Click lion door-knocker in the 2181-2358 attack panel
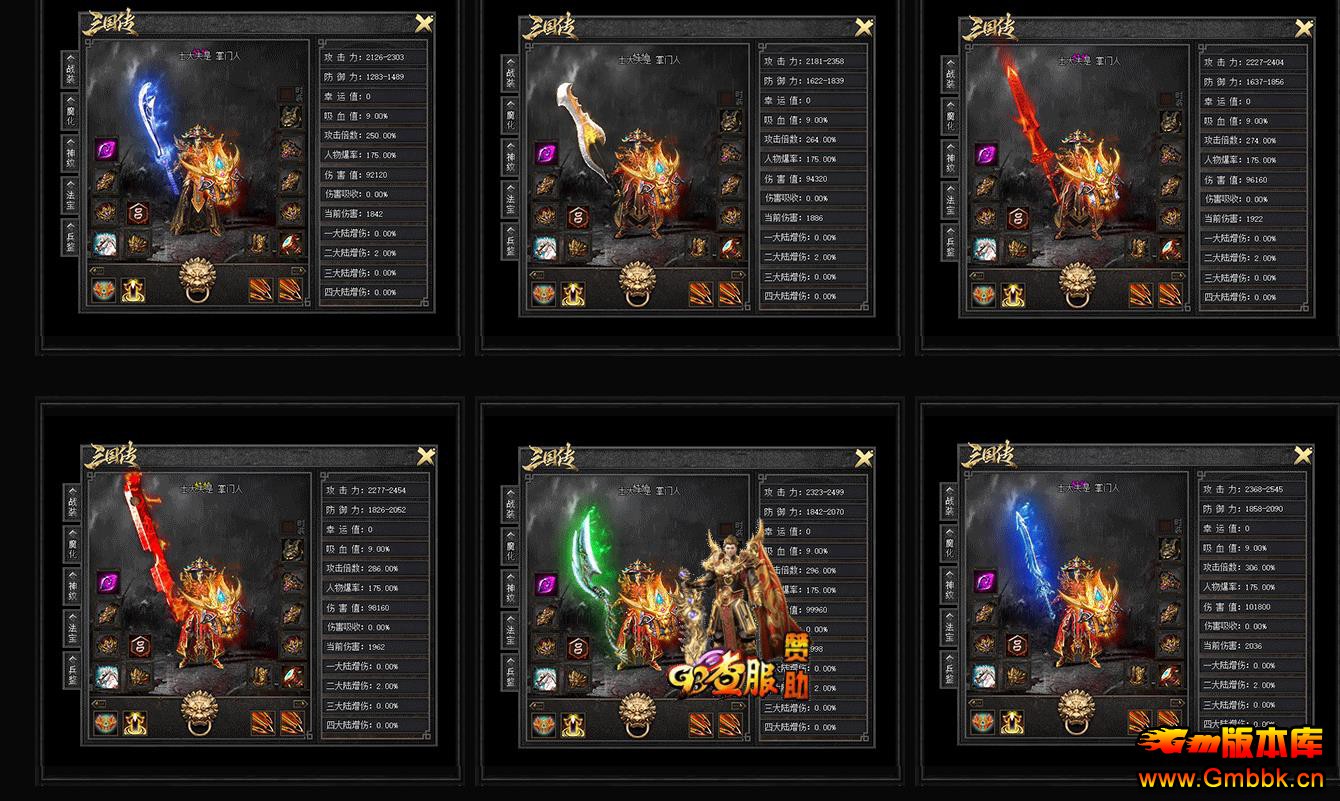Screen dimensions: 1340x801 pos(638,283)
